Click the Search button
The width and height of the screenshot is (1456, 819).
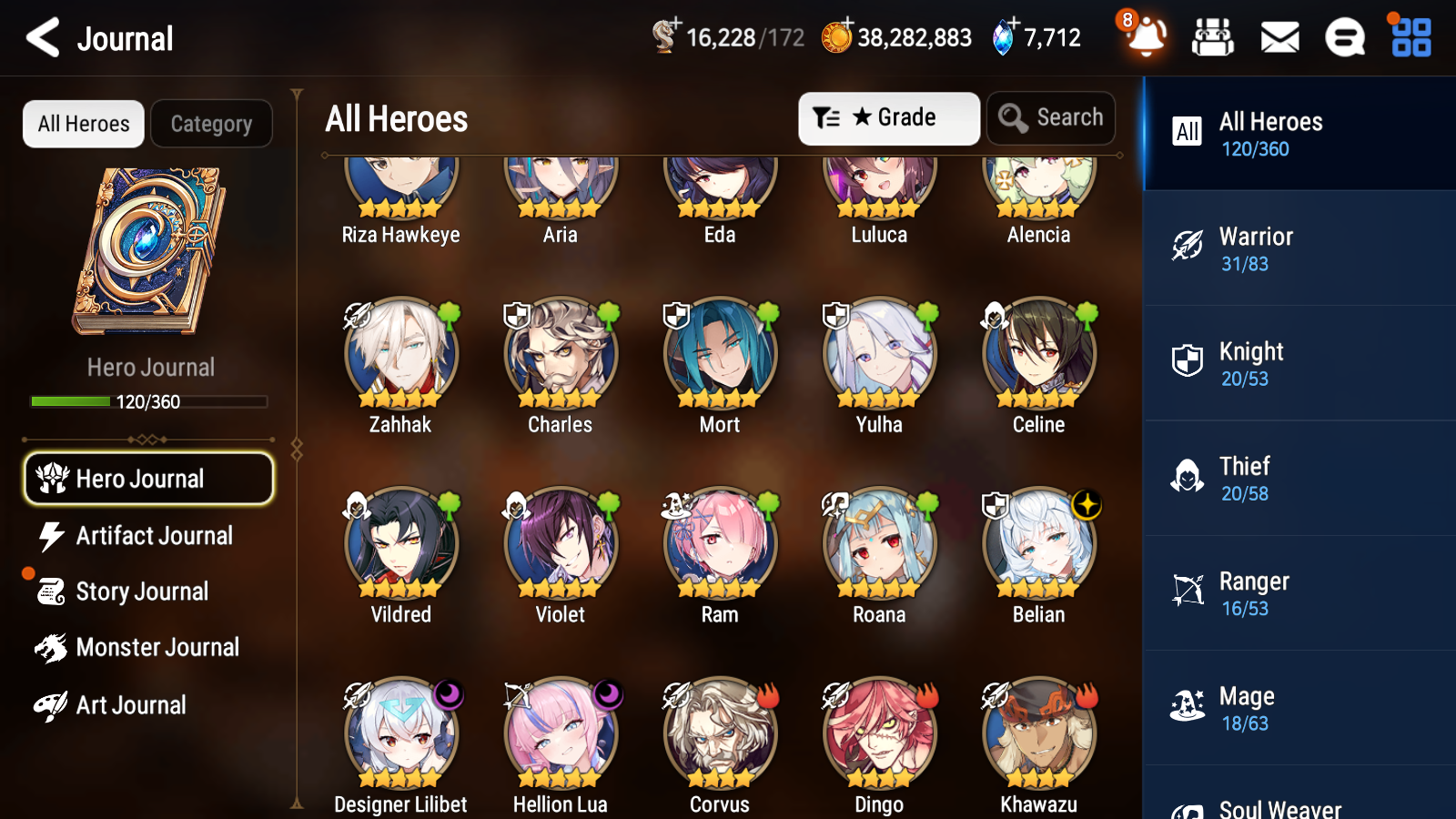coord(1051,117)
